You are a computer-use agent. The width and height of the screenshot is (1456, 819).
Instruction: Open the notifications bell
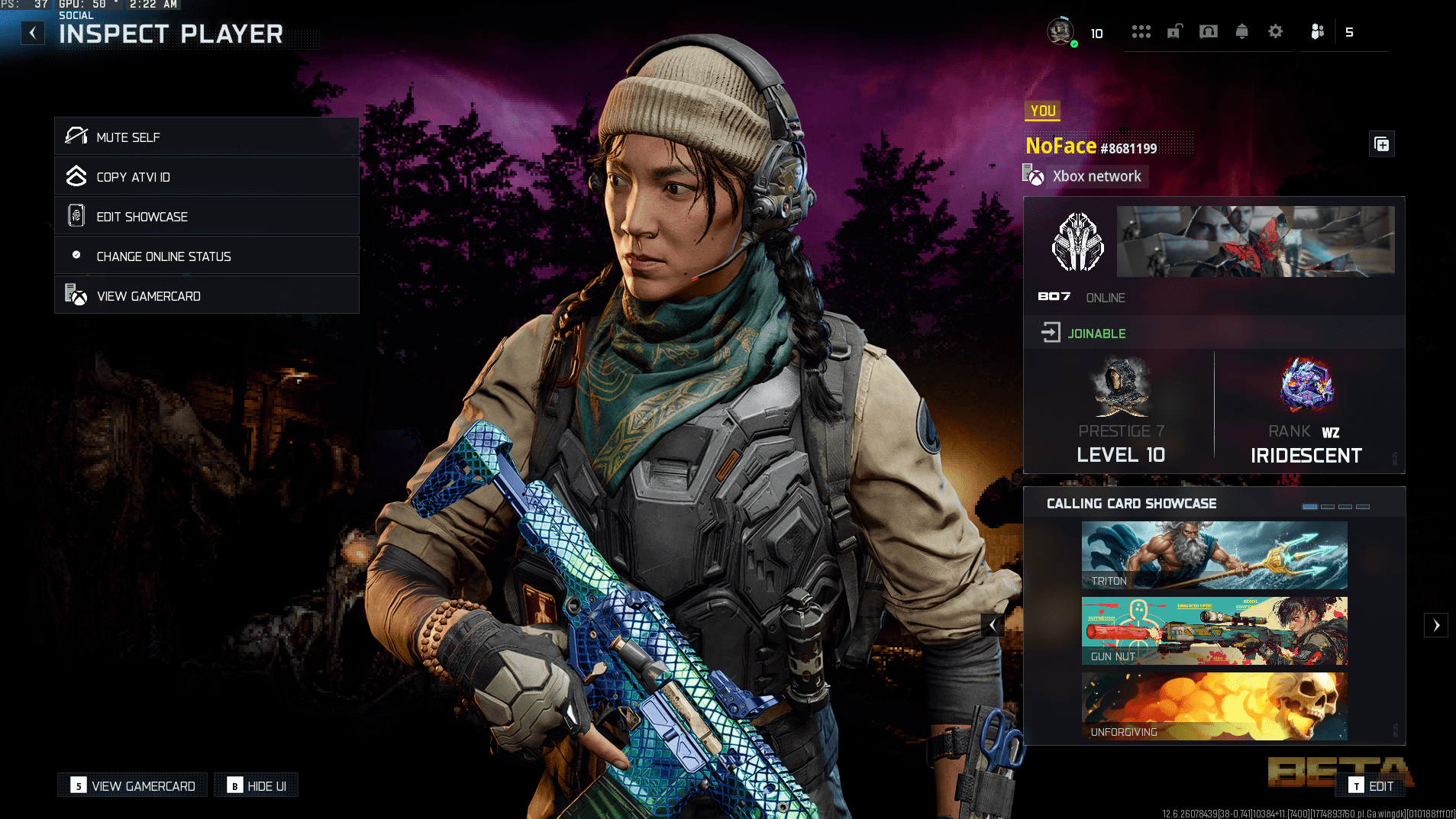(1241, 32)
